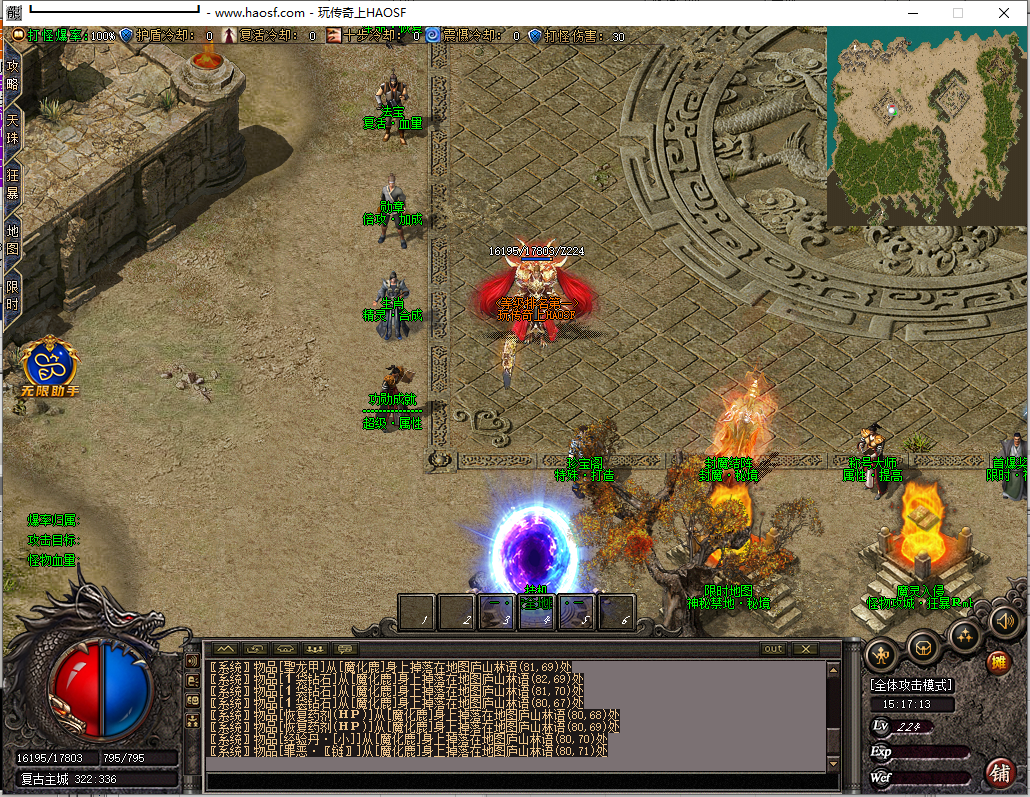The width and height of the screenshot is (1030, 797).
Task: Open the red 摊 stall button
Action: pyautogui.click(x=998, y=662)
